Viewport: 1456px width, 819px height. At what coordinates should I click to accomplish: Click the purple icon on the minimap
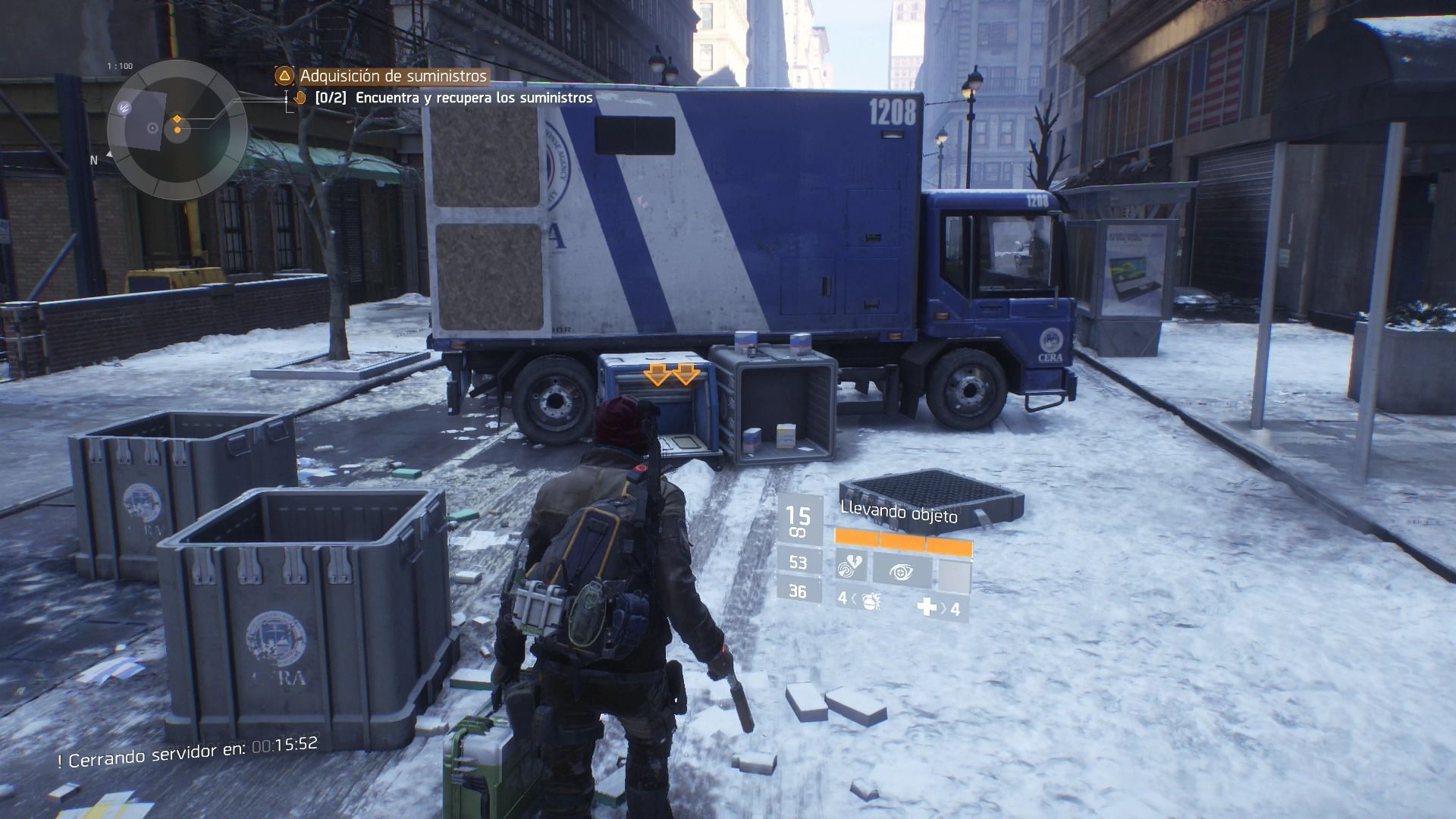(124, 108)
